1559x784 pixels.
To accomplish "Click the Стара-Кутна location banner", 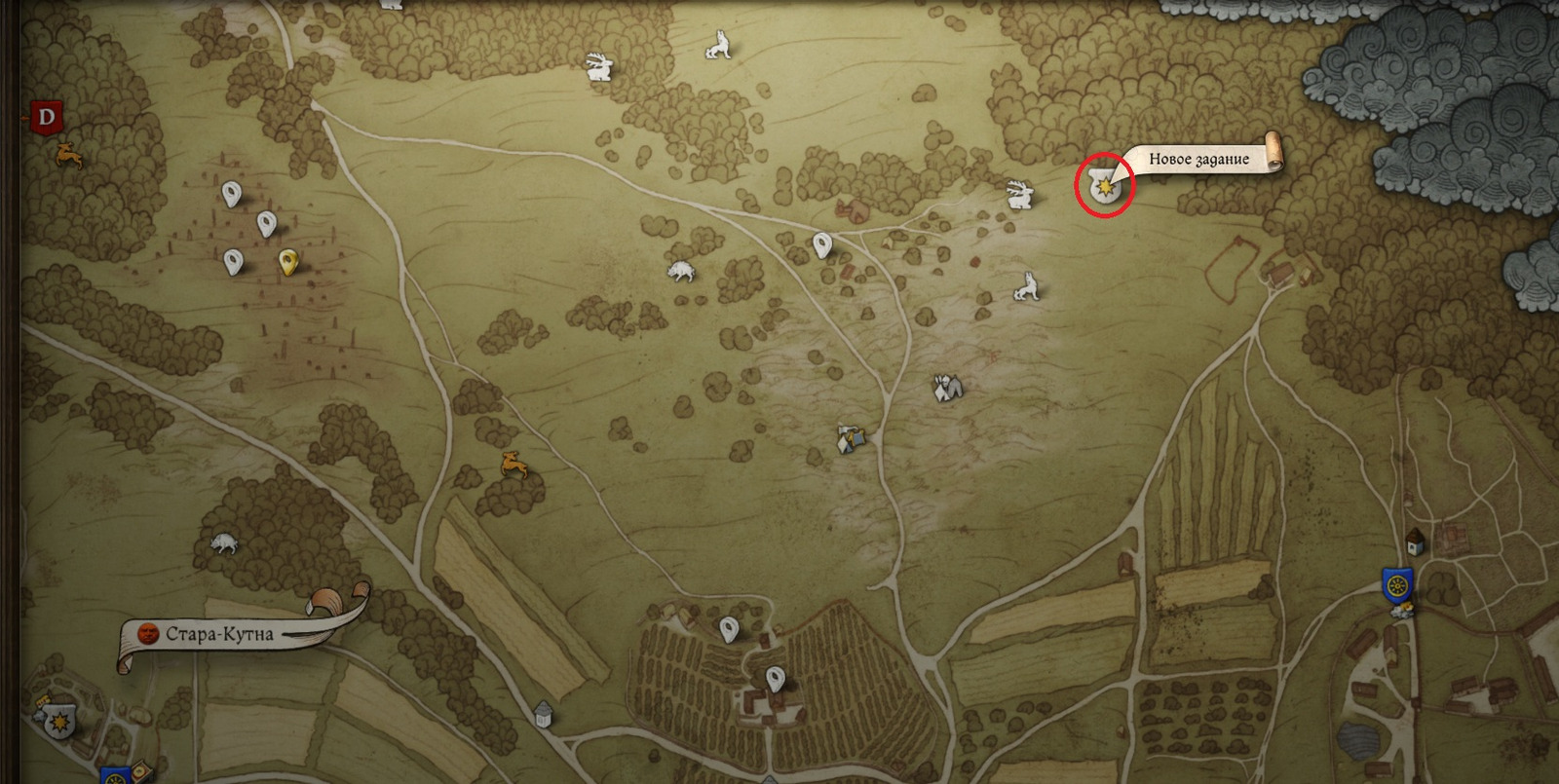I will (x=219, y=634).
